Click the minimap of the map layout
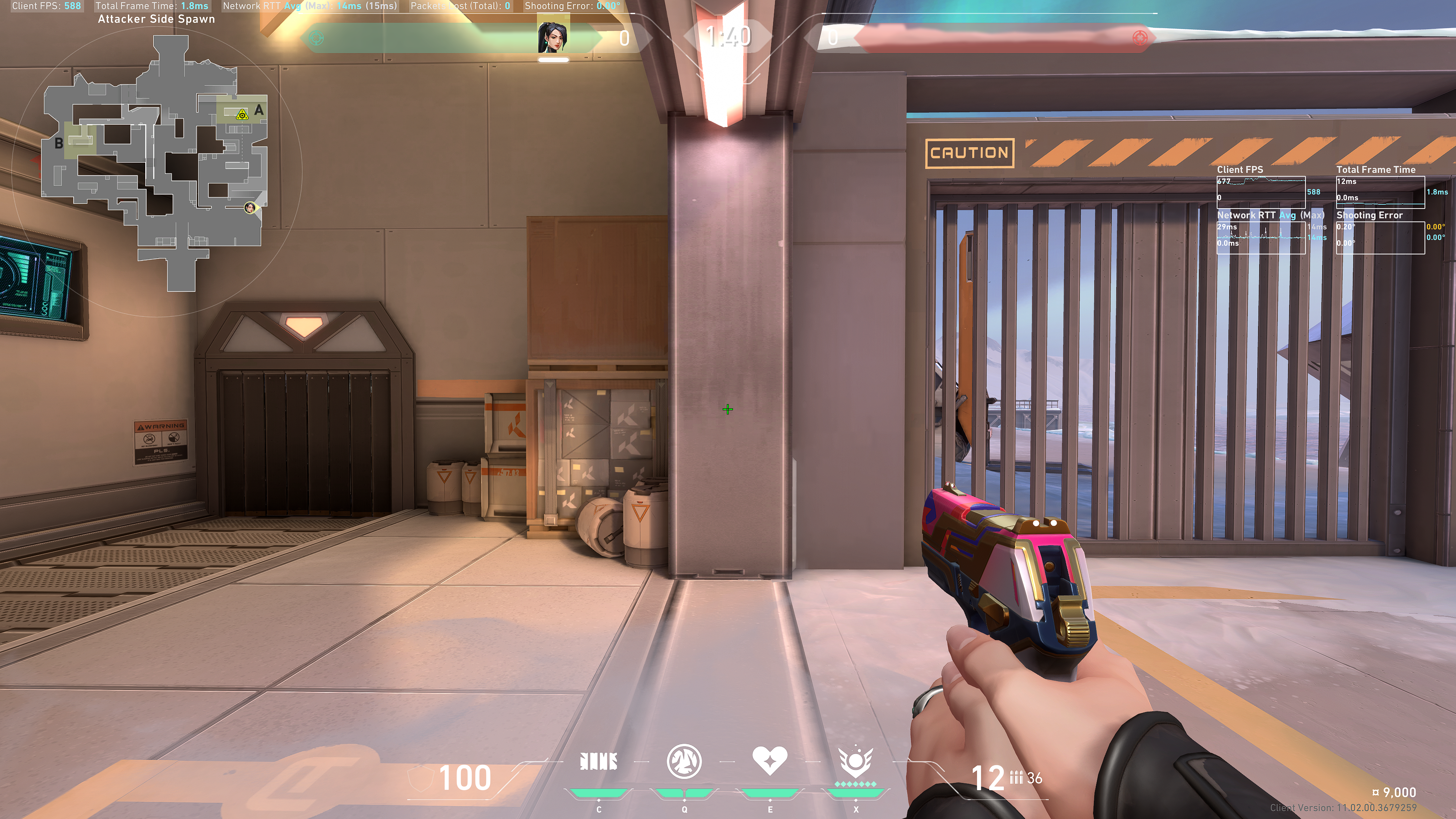 click(x=155, y=164)
